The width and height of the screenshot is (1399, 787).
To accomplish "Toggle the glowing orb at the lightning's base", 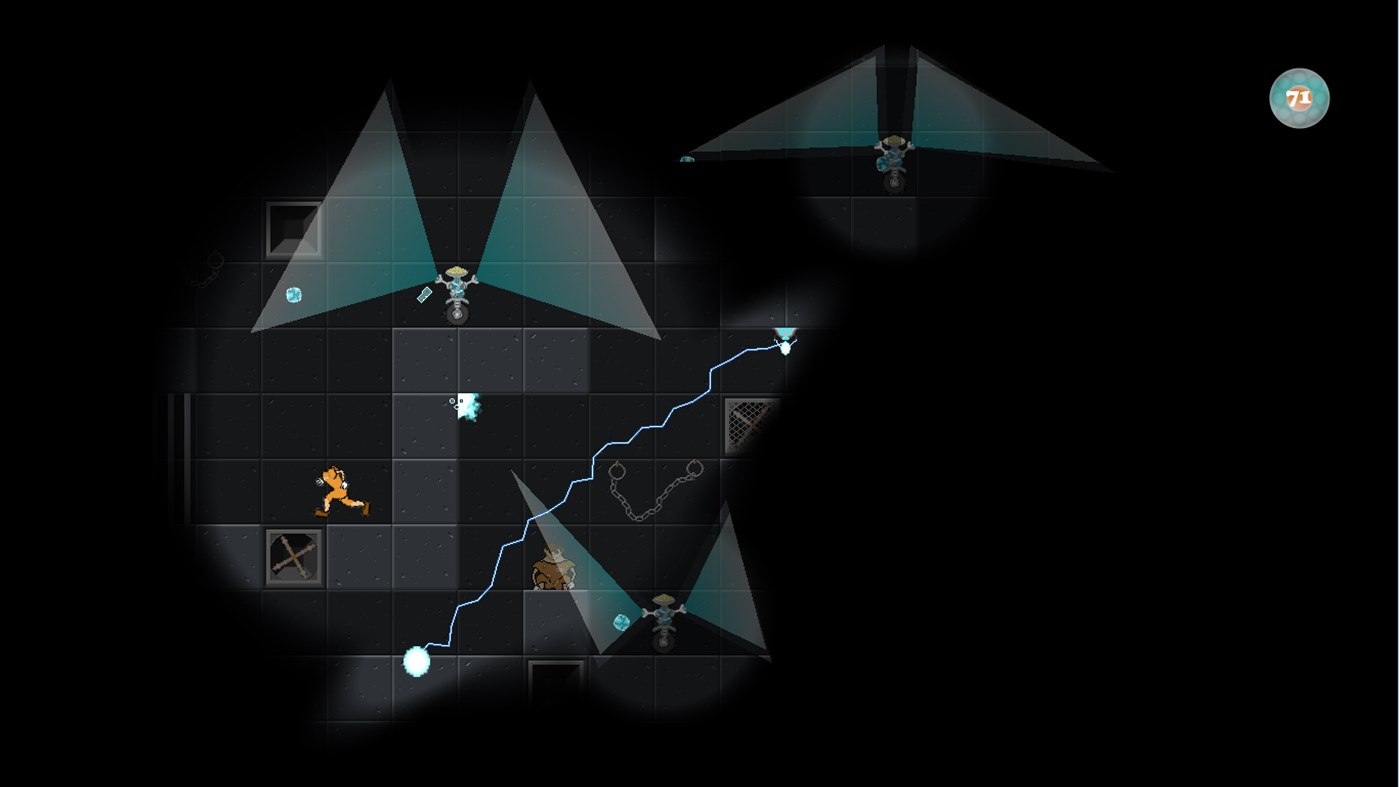I will (x=417, y=661).
